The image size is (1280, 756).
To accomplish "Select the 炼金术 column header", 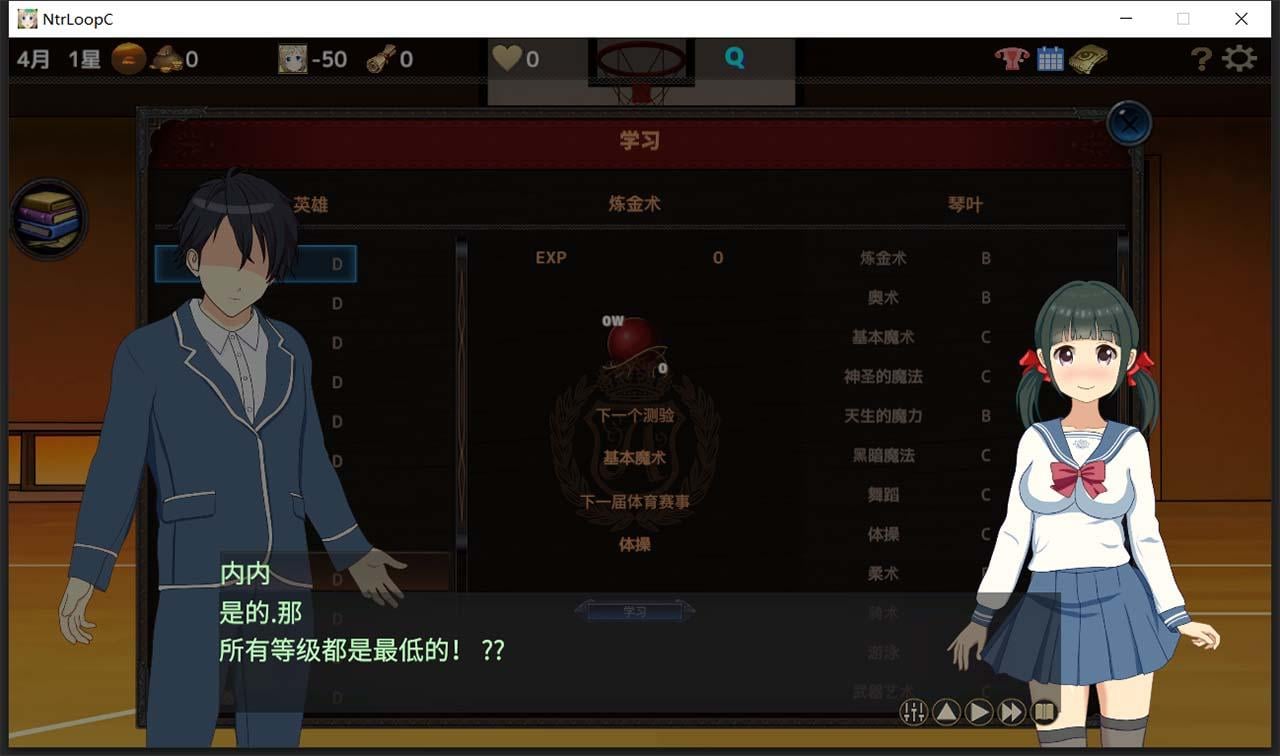I will 636,204.
